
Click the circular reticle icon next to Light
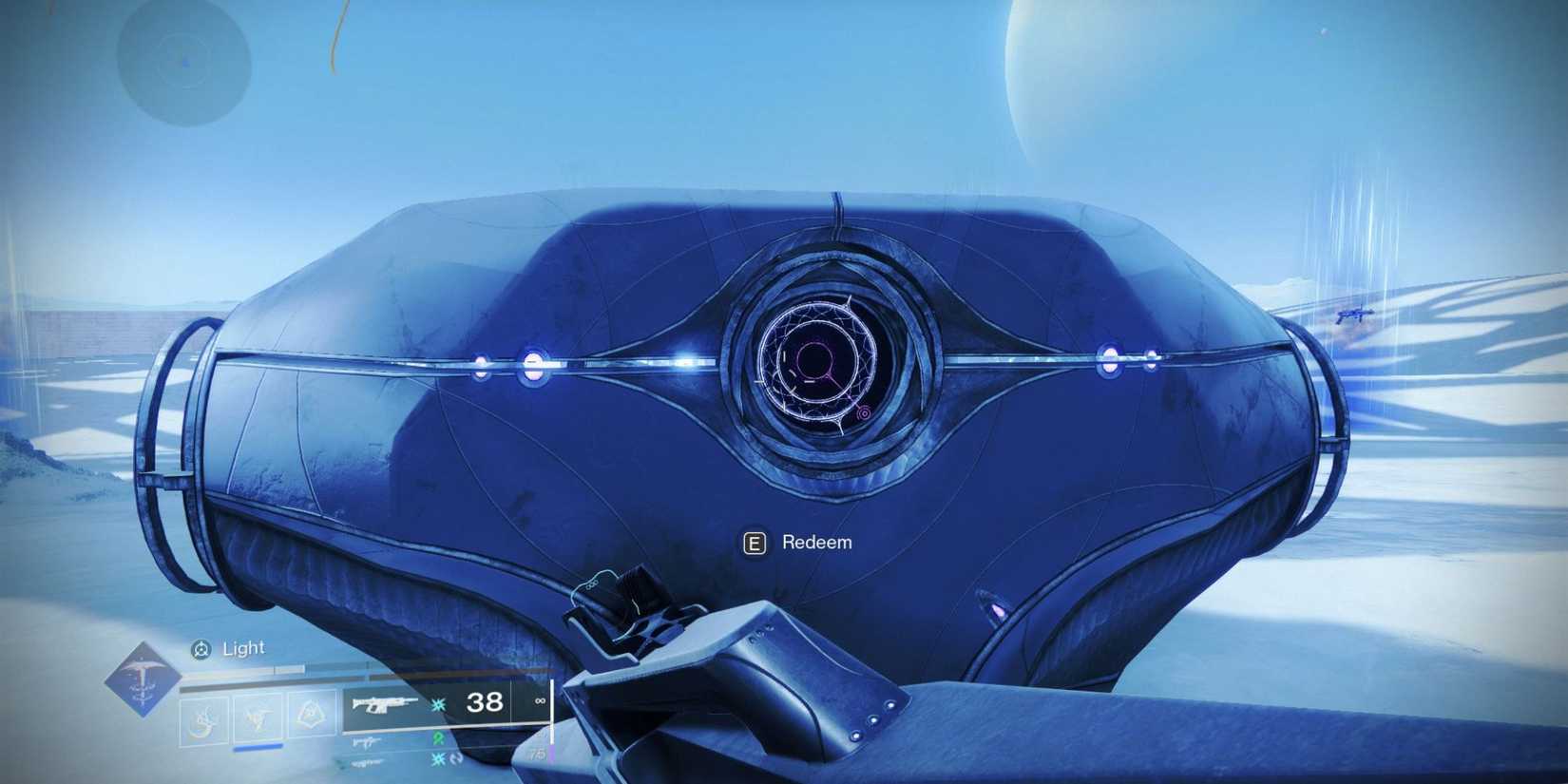point(202,649)
